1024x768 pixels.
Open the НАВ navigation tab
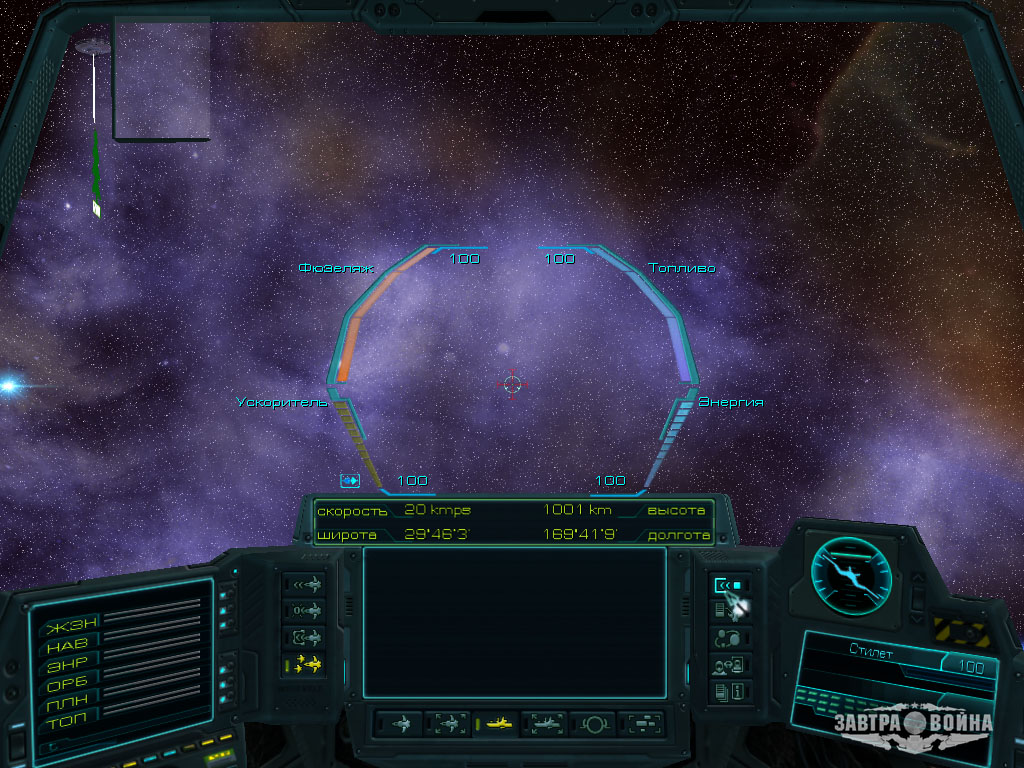68,646
